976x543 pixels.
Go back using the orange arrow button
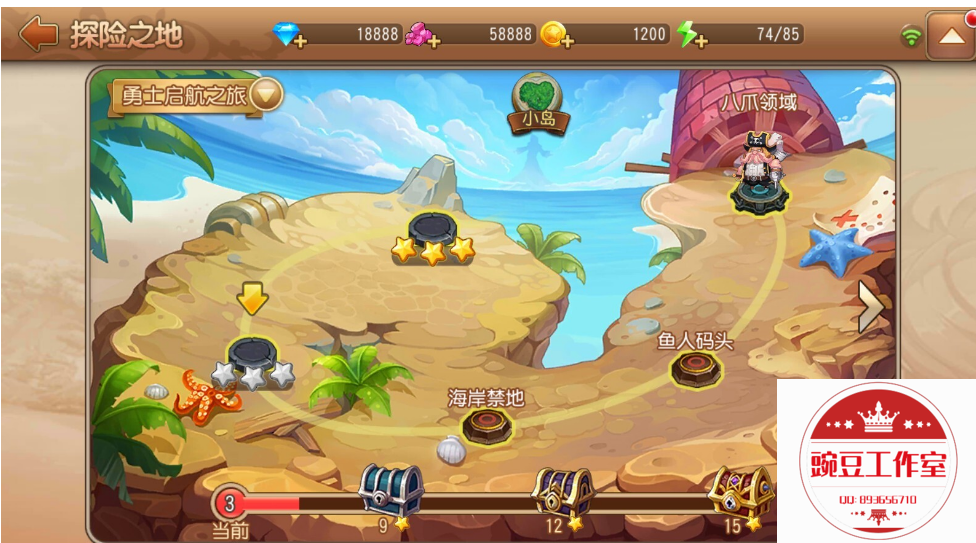point(39,34)
